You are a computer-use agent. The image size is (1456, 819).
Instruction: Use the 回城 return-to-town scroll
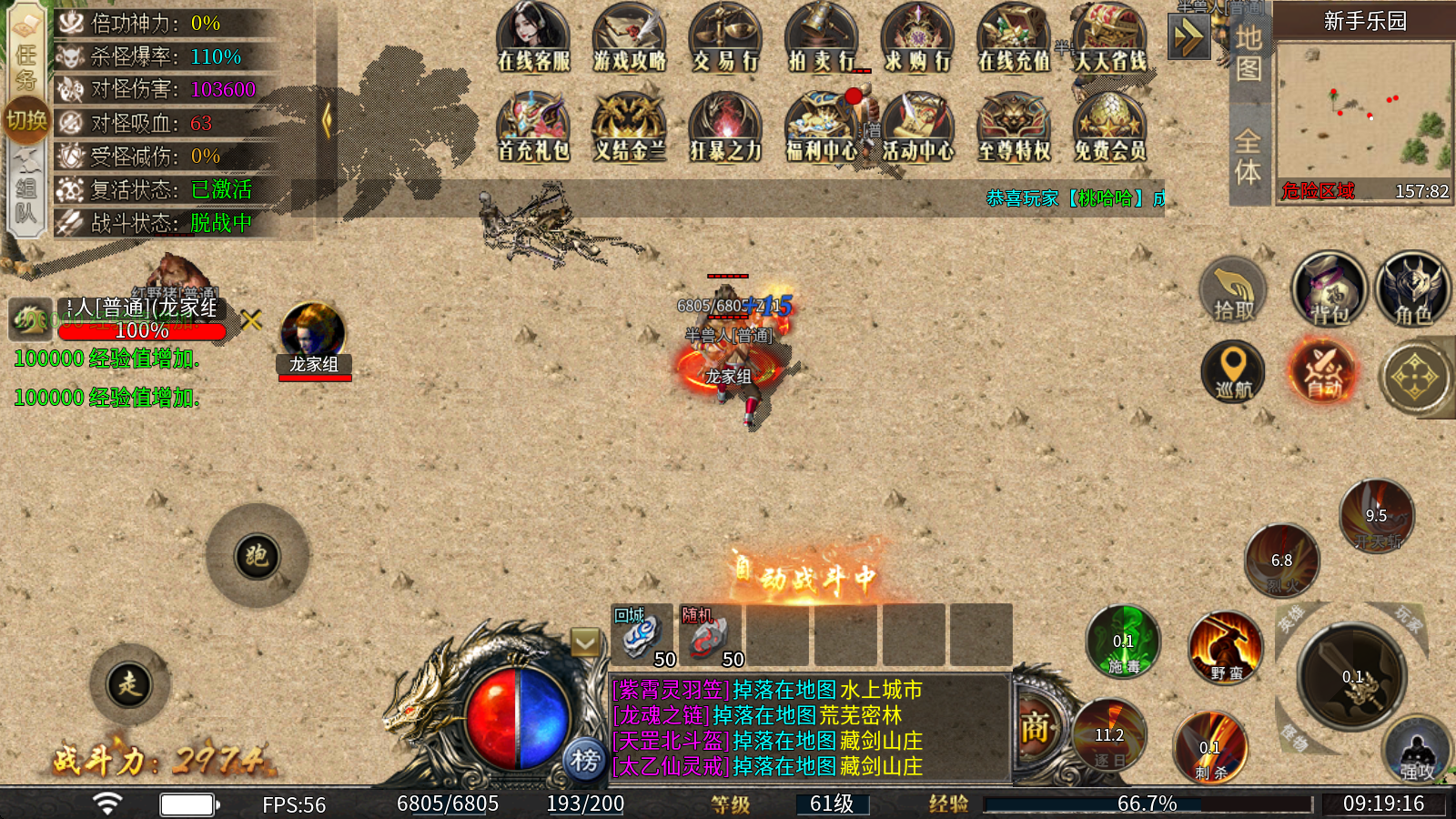(642, 635)
